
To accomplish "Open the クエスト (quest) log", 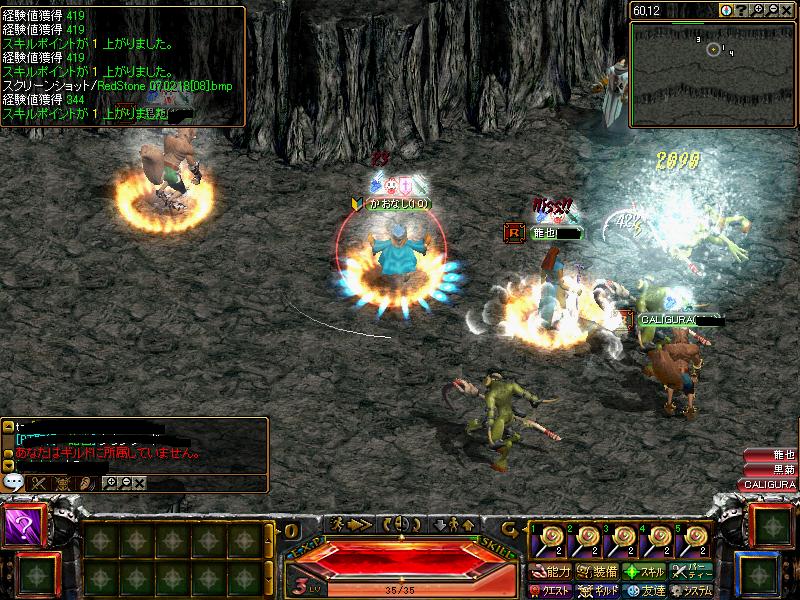I will tap(551, 591).
